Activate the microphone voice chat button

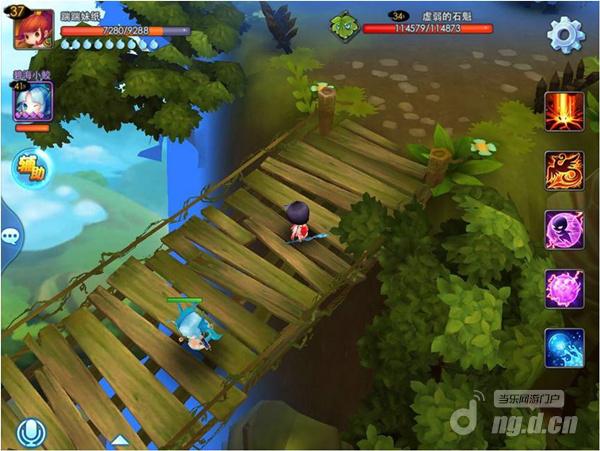click(31, 432)
